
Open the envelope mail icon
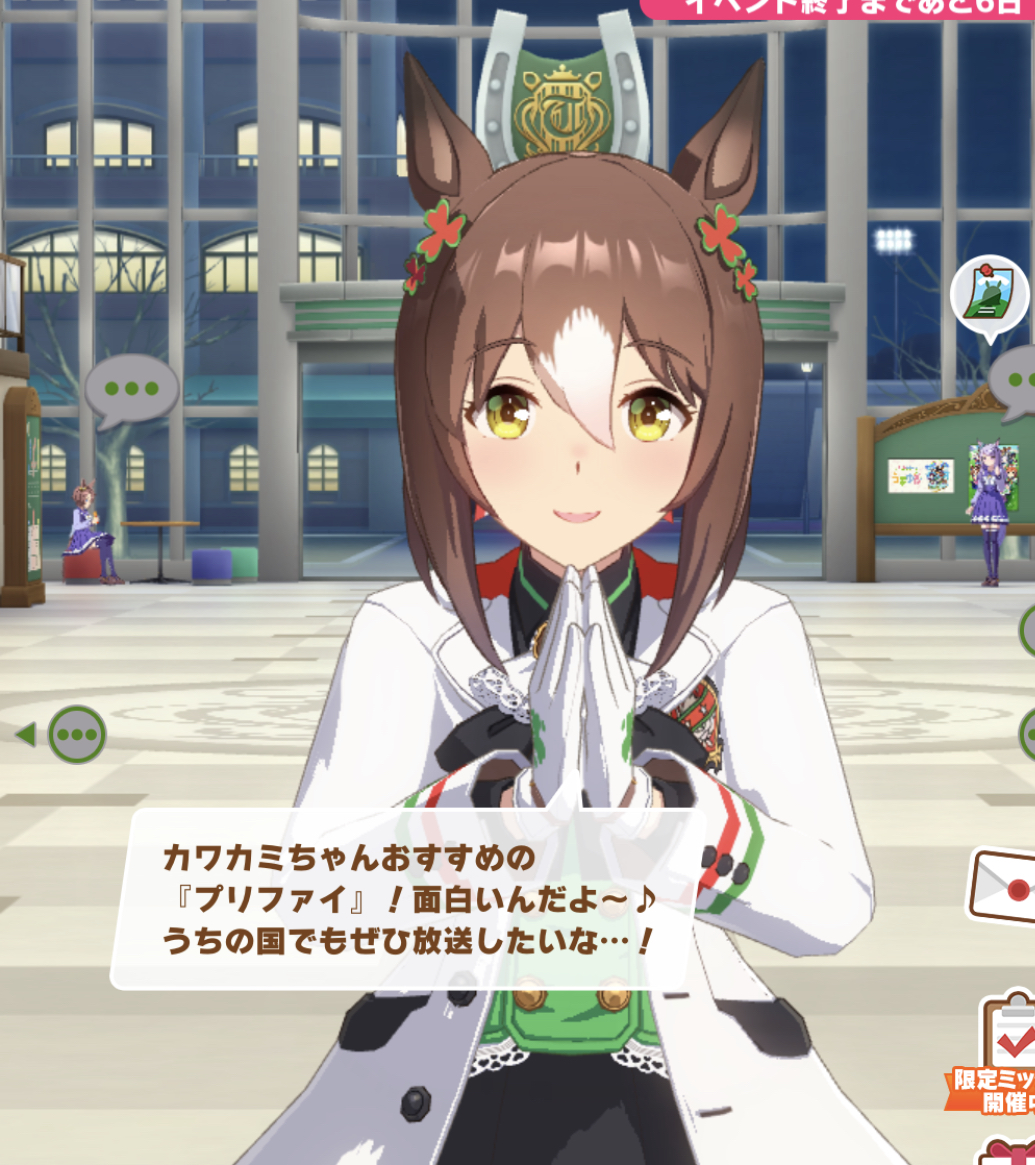click(1005, 887)
